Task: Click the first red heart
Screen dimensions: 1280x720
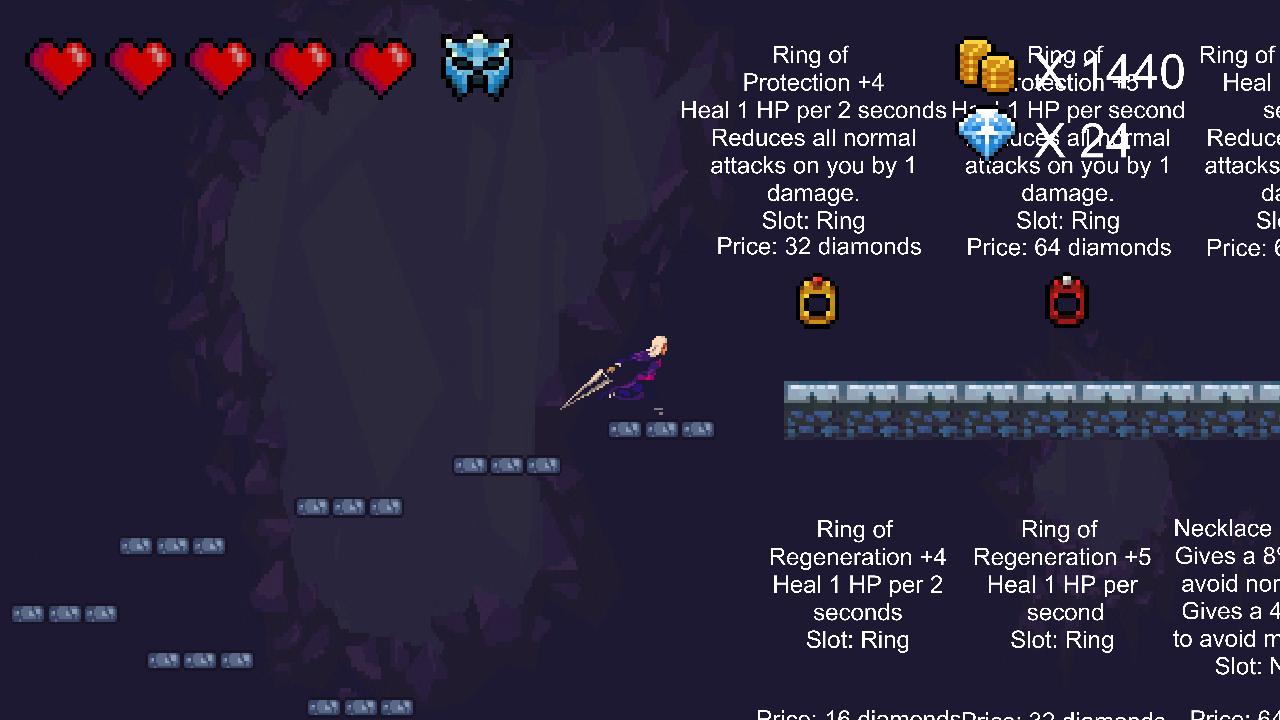Action: (x=60, y=65)
